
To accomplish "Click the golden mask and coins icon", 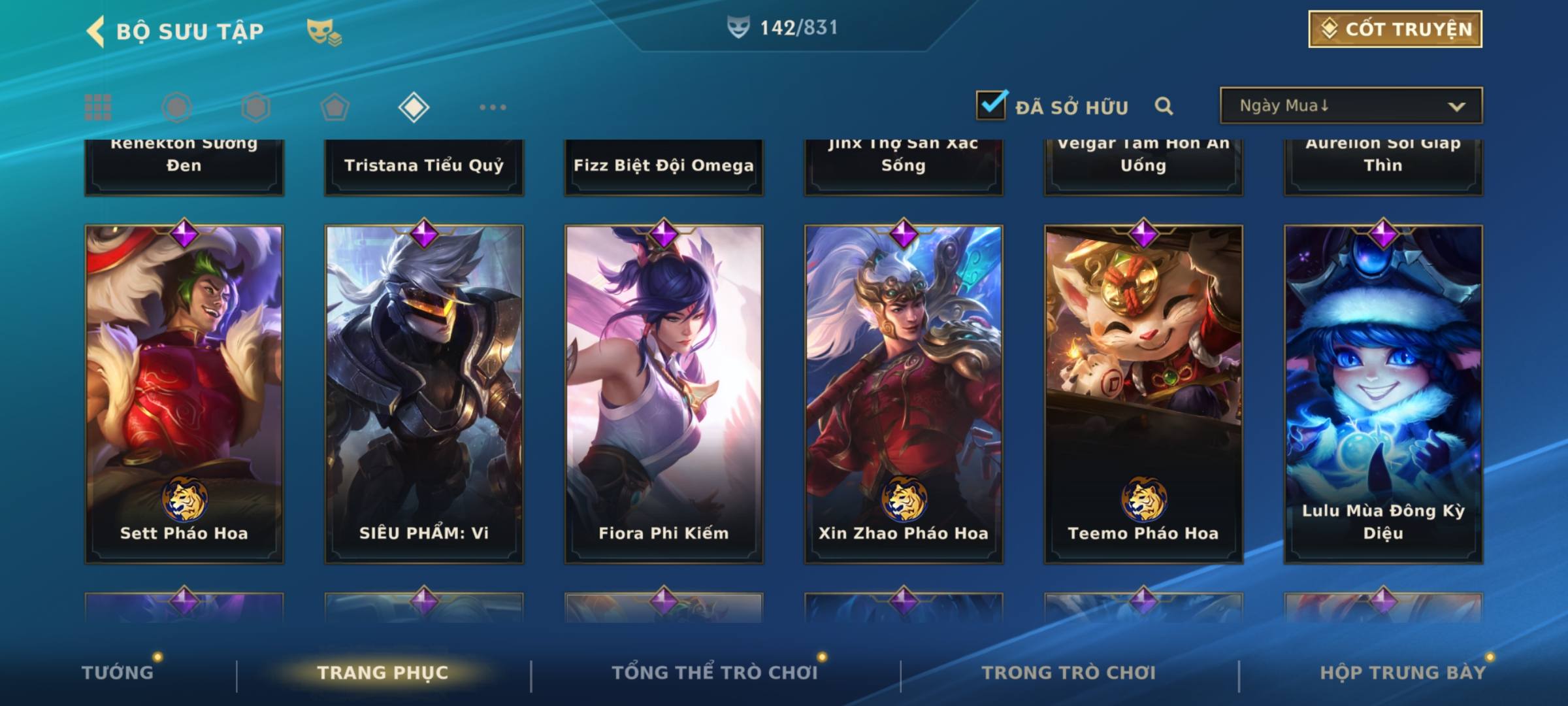I will (x=324, y=31).
